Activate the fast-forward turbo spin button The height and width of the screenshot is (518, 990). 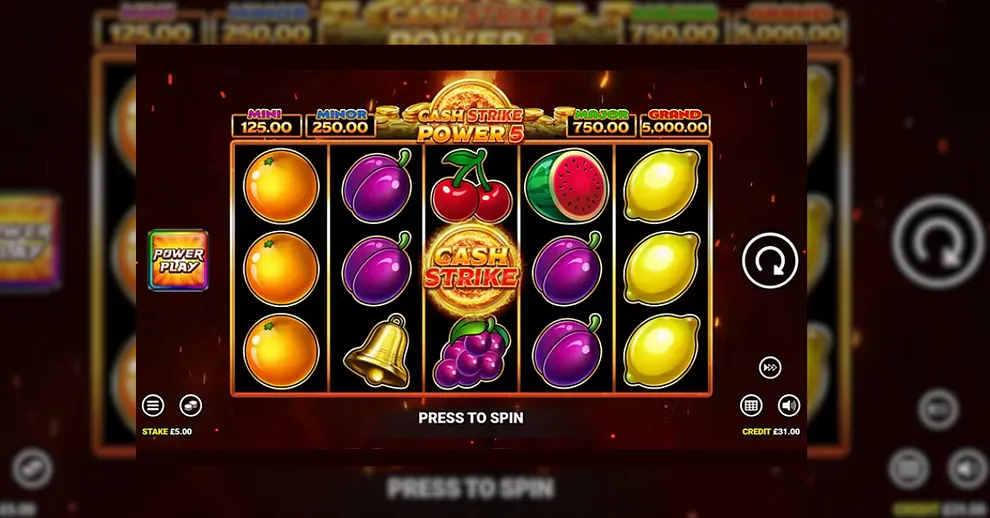pos(770,367)
